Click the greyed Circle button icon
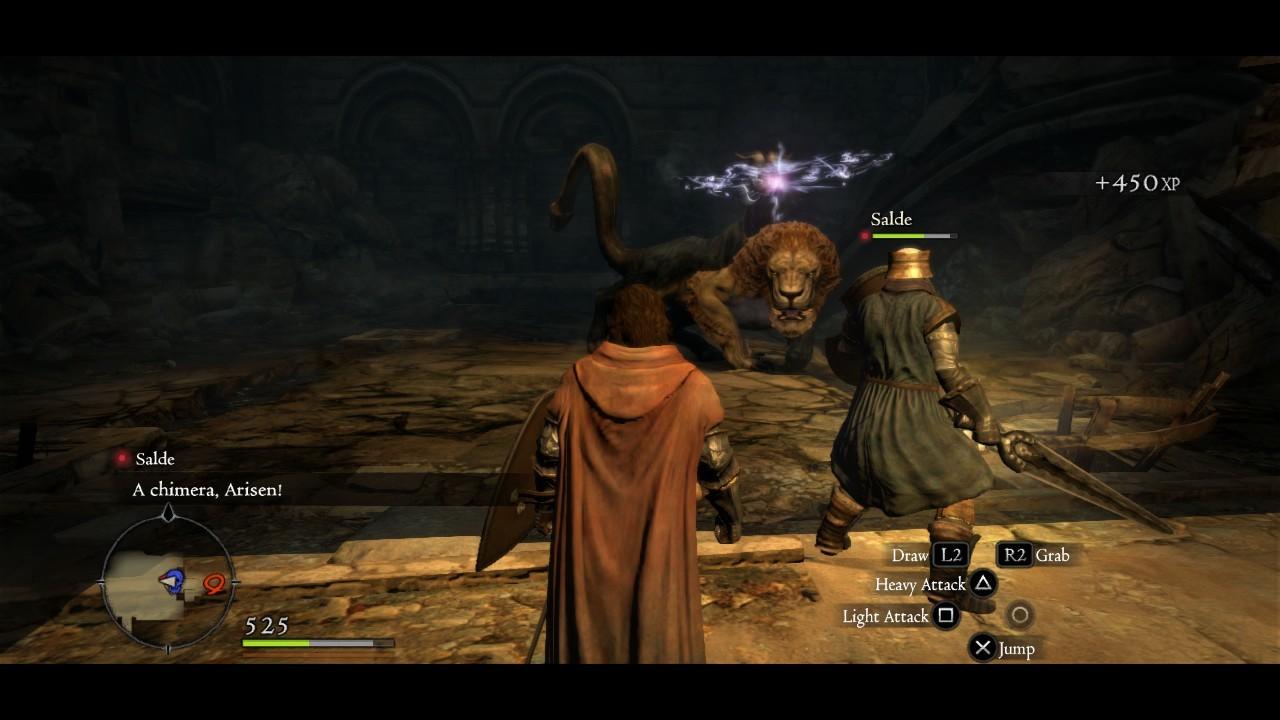This screenshot has height=720, width=1280. pyautogui.click(x=1022, y=615)
